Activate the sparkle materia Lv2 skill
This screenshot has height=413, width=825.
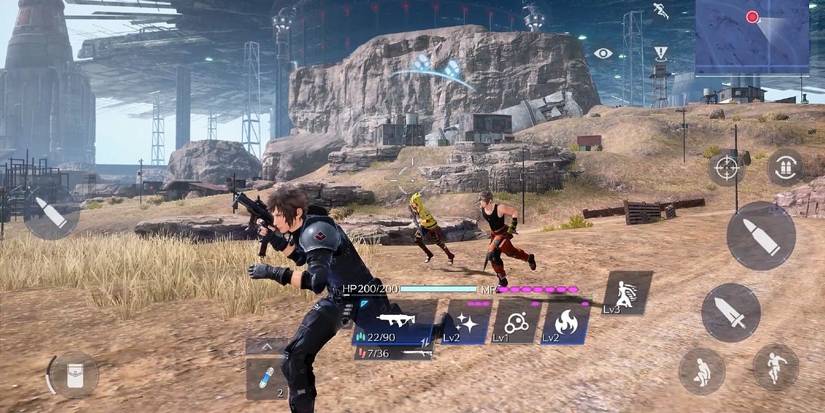click(x=466, y=322)
